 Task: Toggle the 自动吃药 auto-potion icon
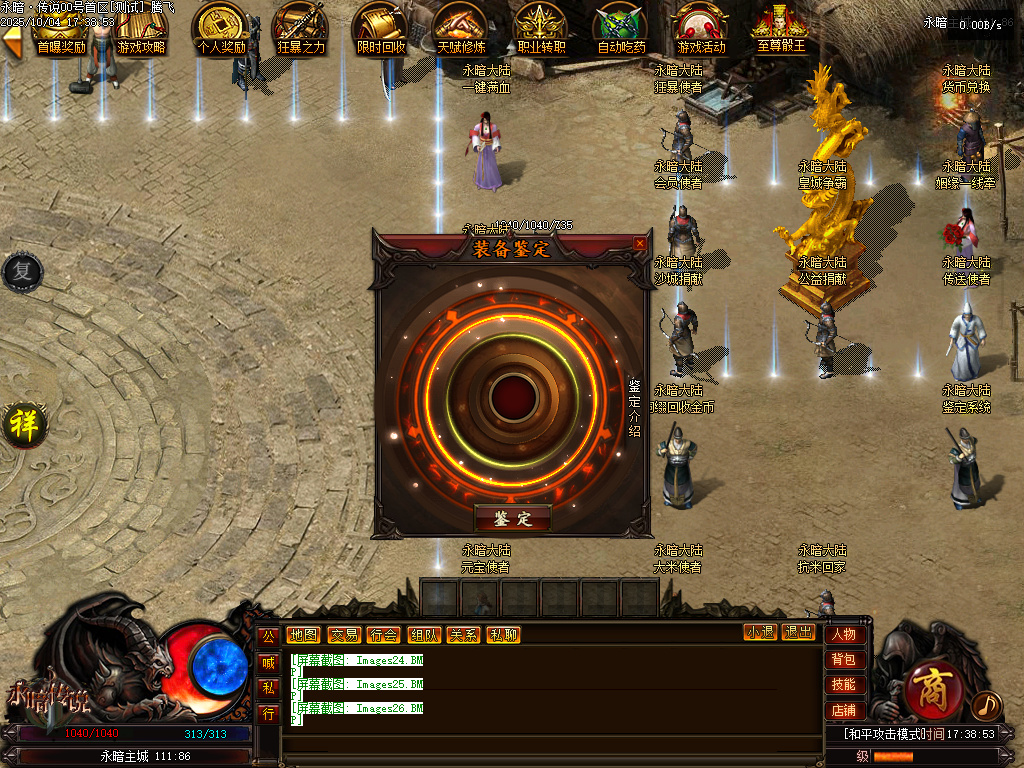(x=621, y=27)
